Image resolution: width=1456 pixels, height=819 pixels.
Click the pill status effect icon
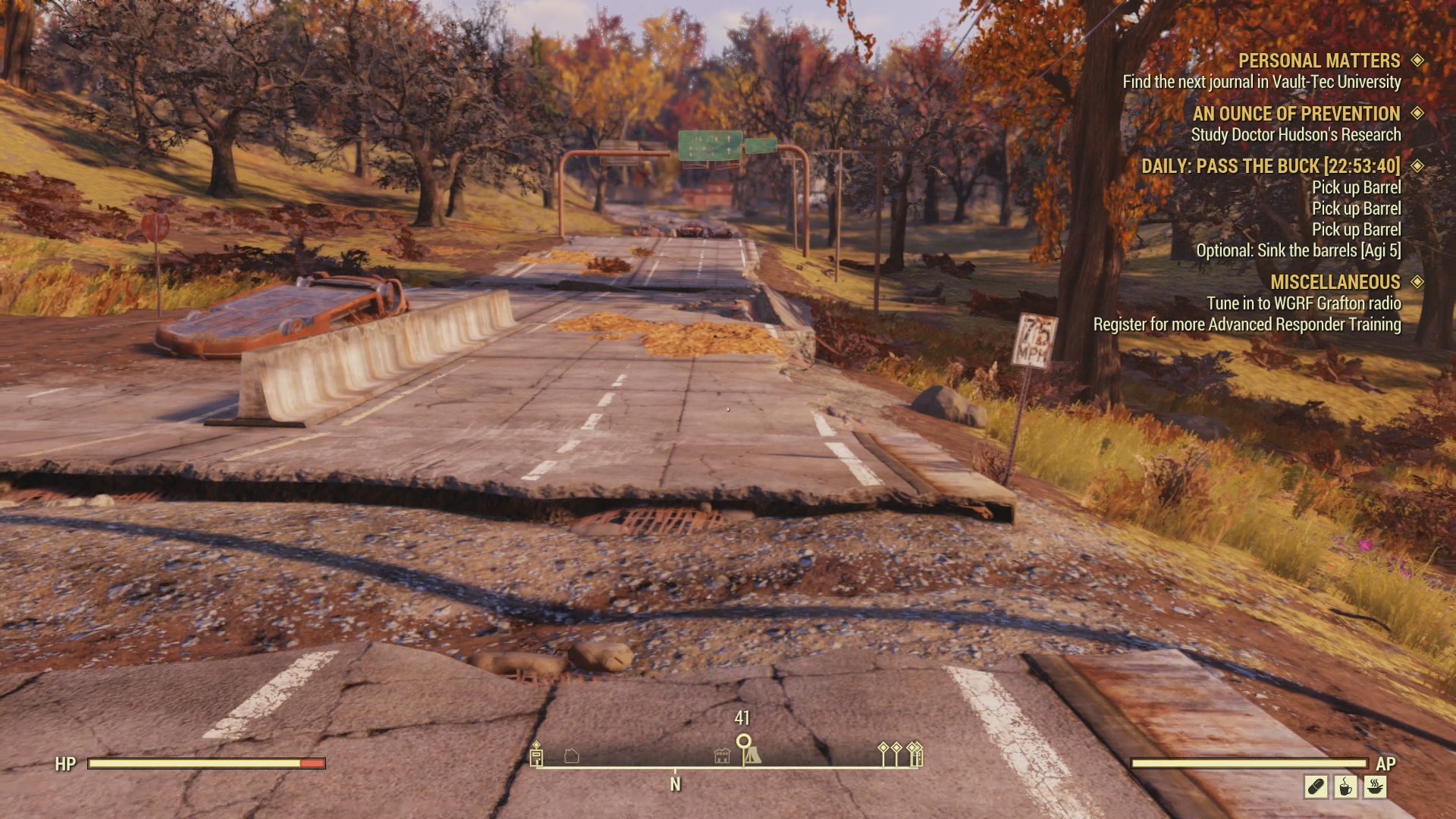pyautogui.click(x=1316, y=786)
